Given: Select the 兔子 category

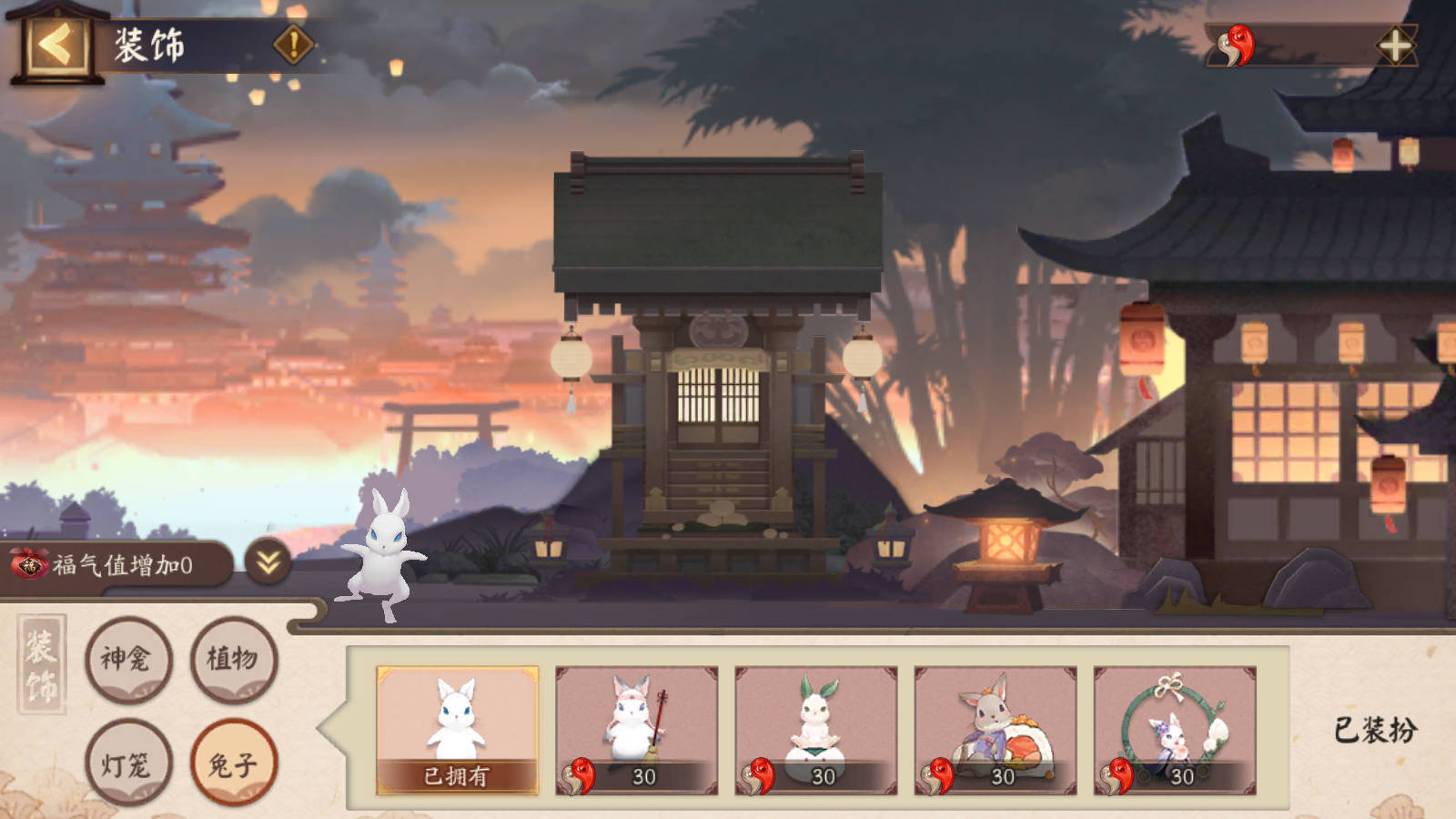Looking at the screenshot, I should 233,763.
